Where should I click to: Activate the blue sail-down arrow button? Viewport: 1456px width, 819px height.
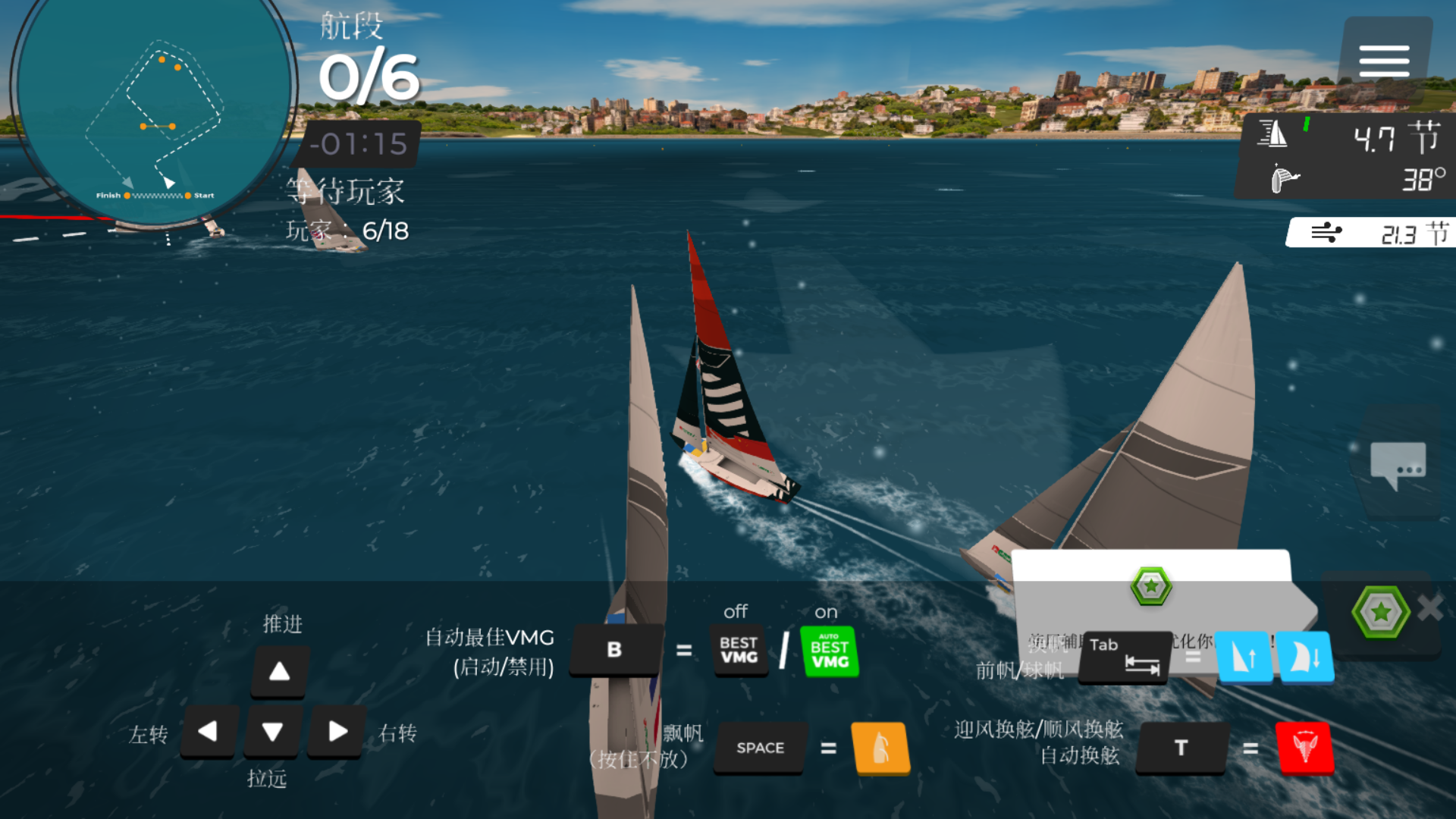pyautogui.click(x=1306, y=657)
